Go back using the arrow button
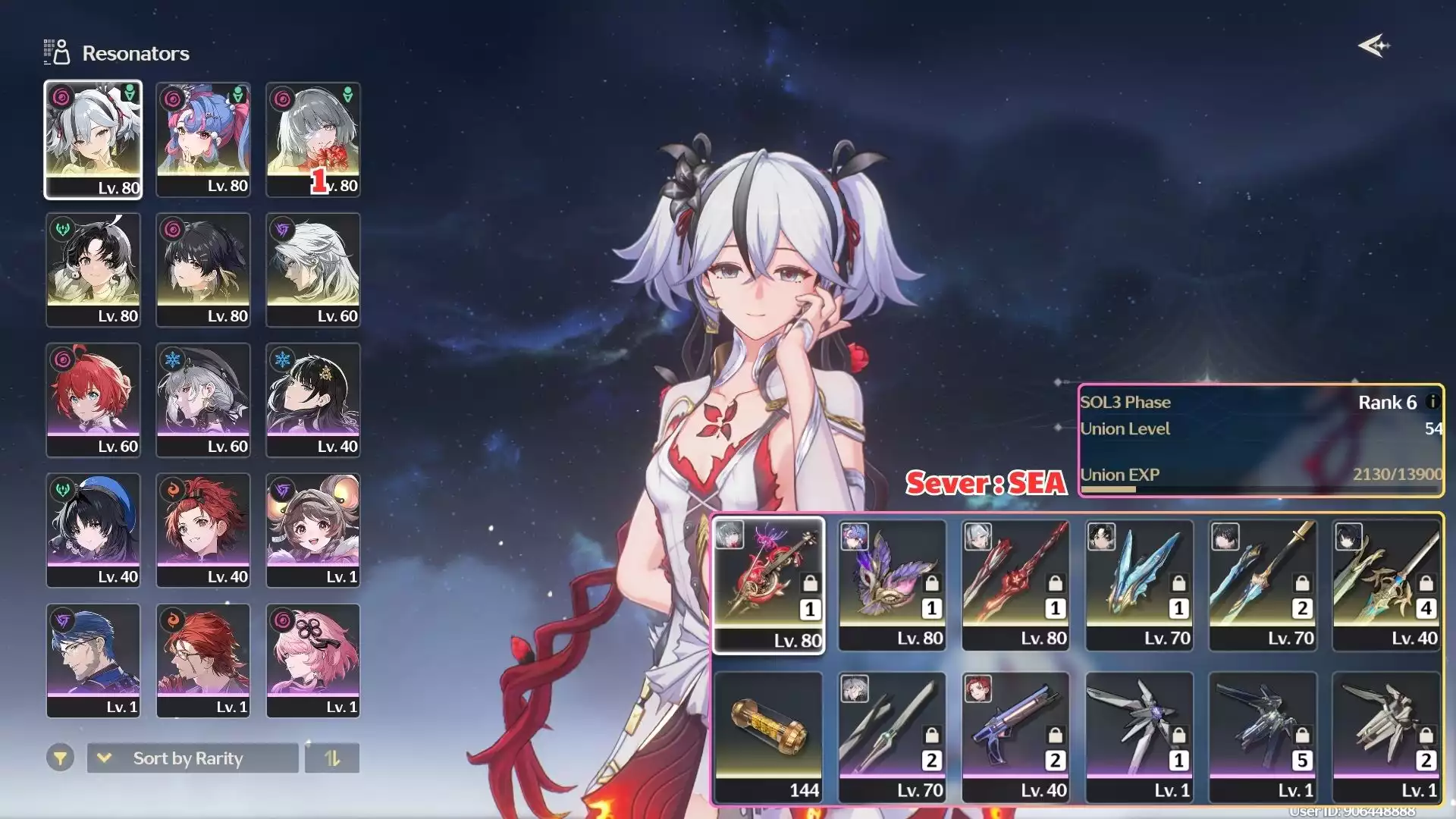The height and width of the screenshot is (819, 1456). click(x=1373, y=46)
